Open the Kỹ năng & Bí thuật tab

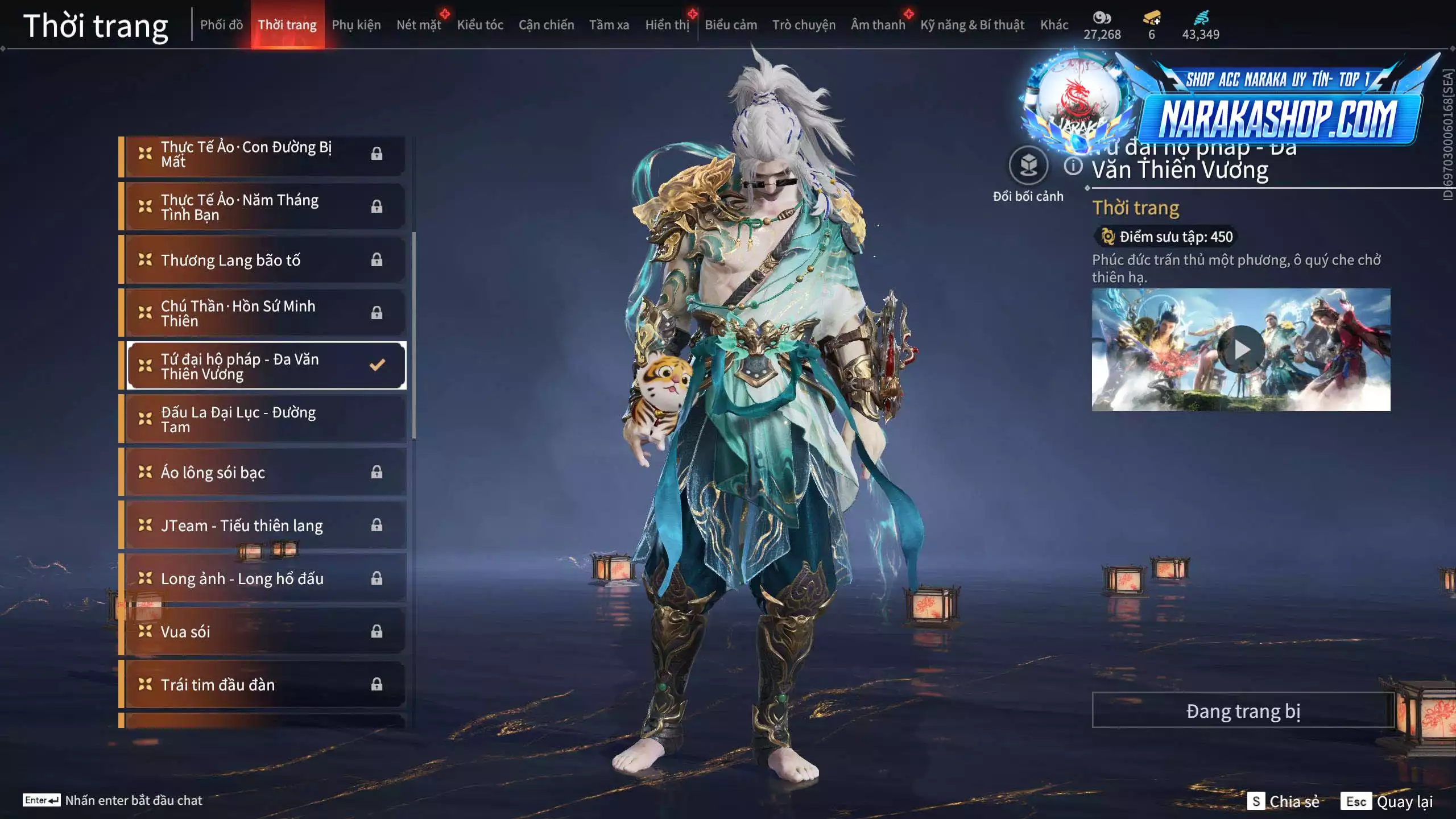click(972, 25)
